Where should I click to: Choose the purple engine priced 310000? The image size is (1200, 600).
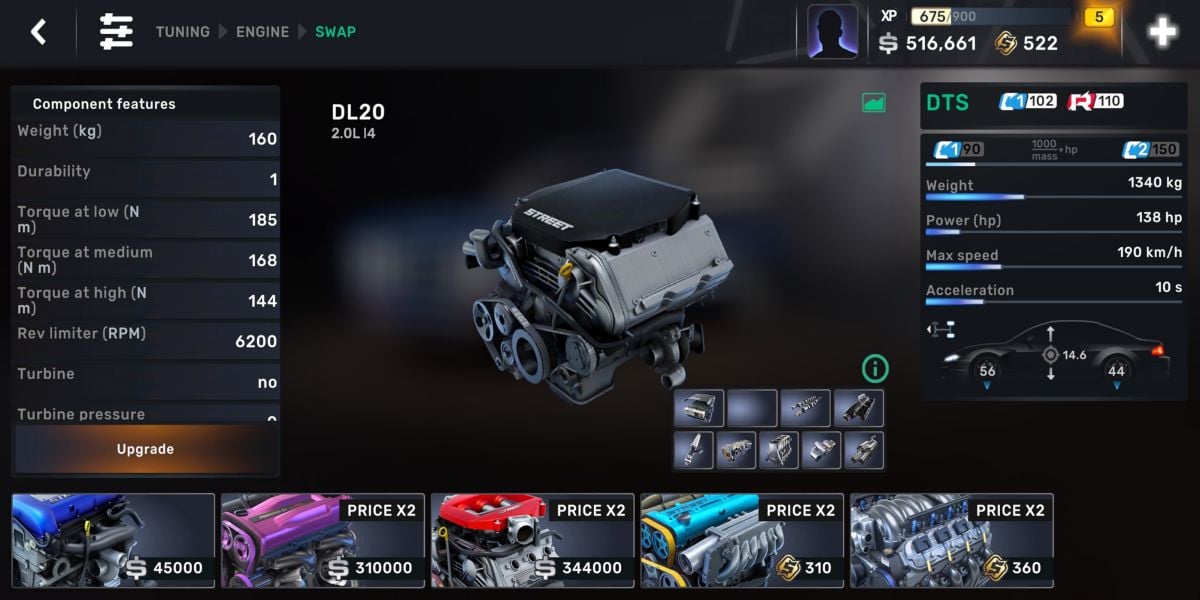[323, 540]
